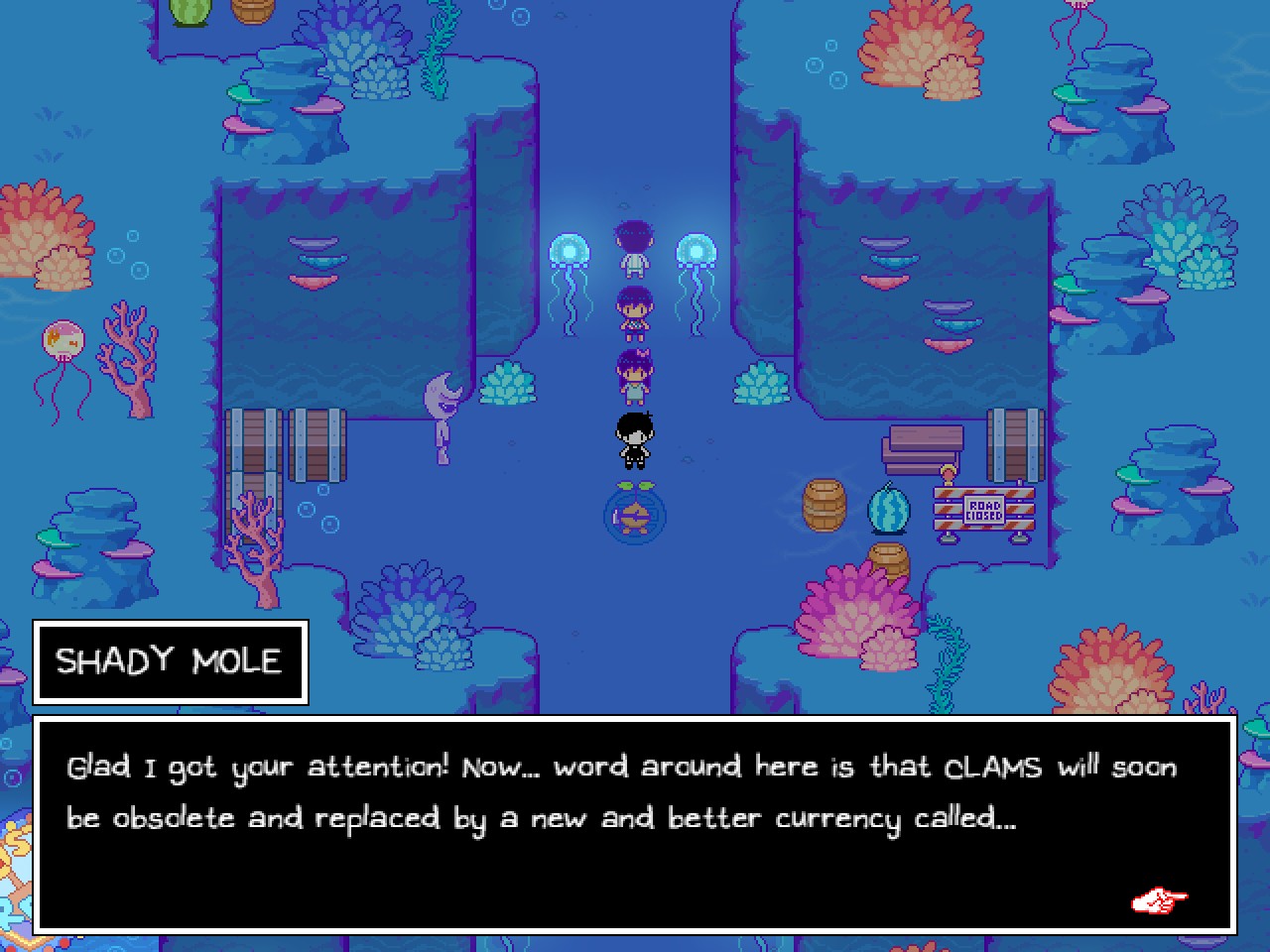Screen dimensions: 1270x952
Task: Expand the SHADY MOLE name box
Action: click(170, 662)
